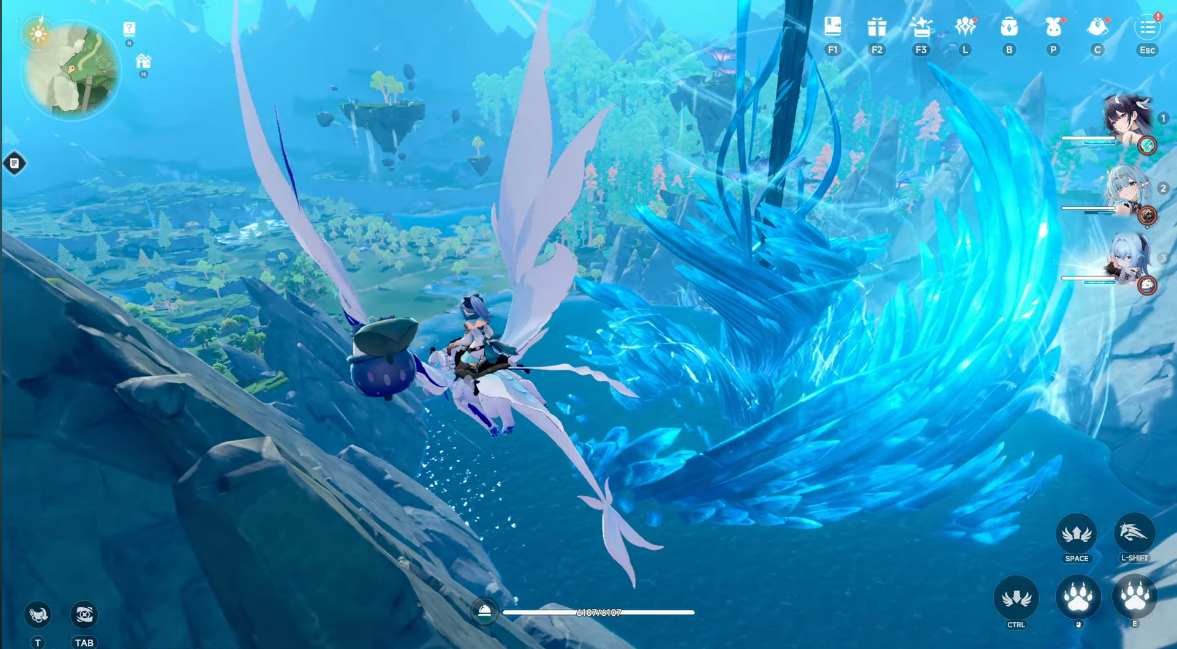The width and height of the screenshot is (1177, 649).
Task: Open the party team lineup icon
Action: (x=965, y=27)
